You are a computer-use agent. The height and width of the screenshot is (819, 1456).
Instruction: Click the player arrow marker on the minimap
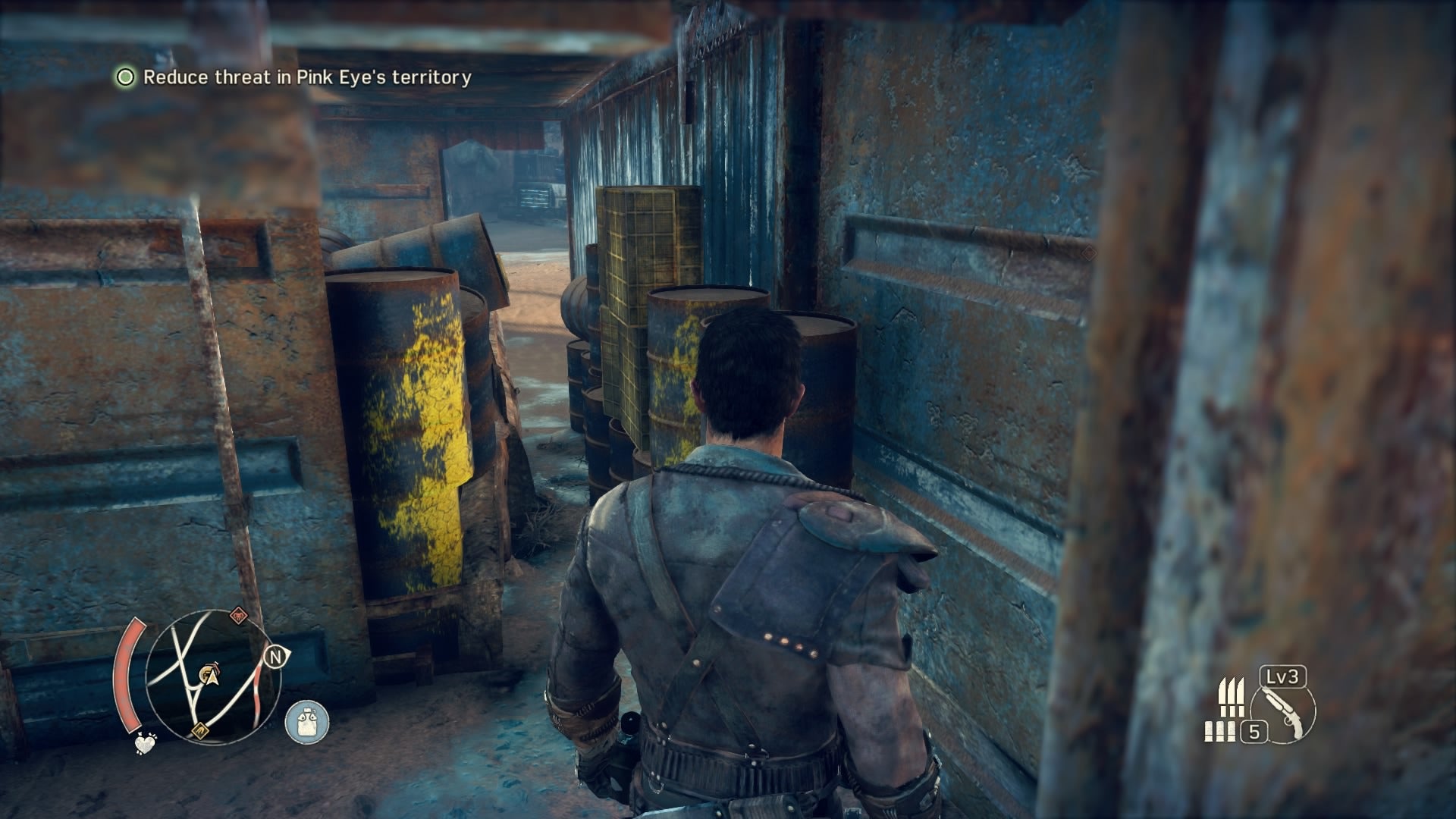212,678
